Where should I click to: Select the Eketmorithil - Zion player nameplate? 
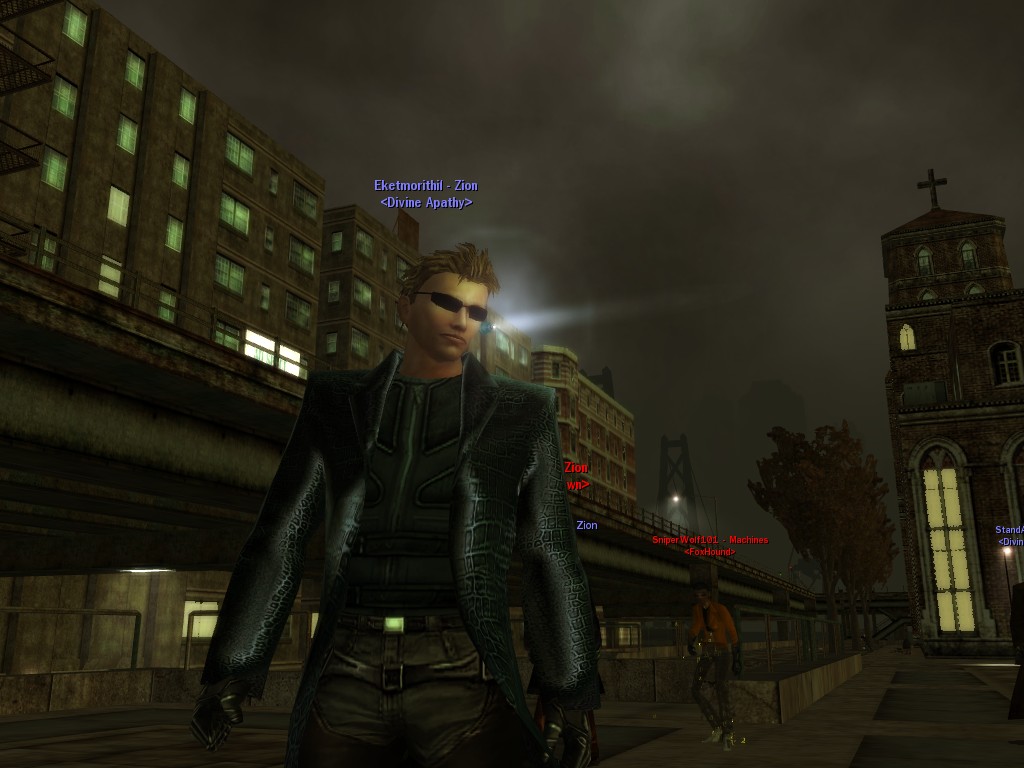pos(426,186)
